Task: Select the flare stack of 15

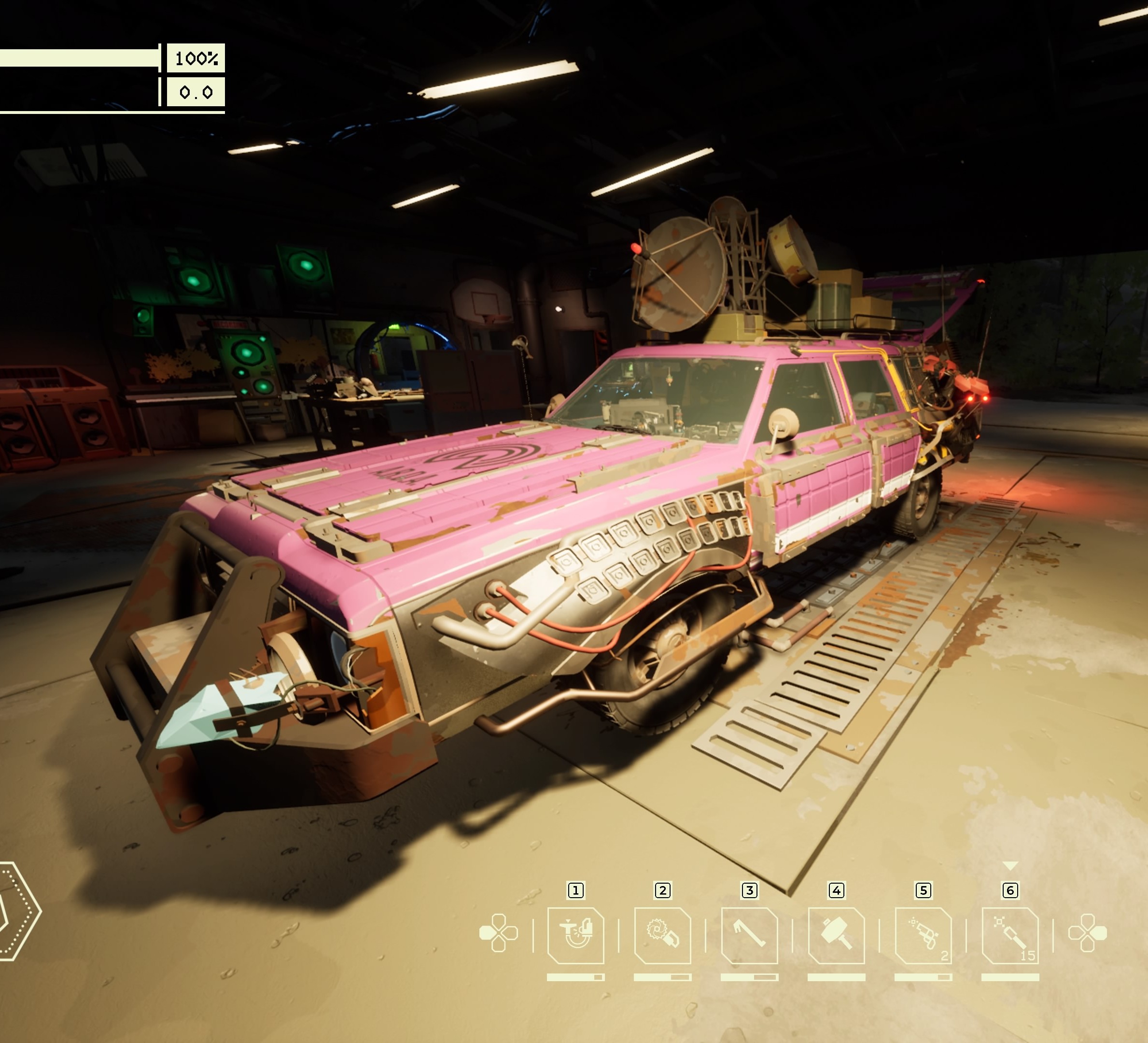Action: tap(1010, 935)
